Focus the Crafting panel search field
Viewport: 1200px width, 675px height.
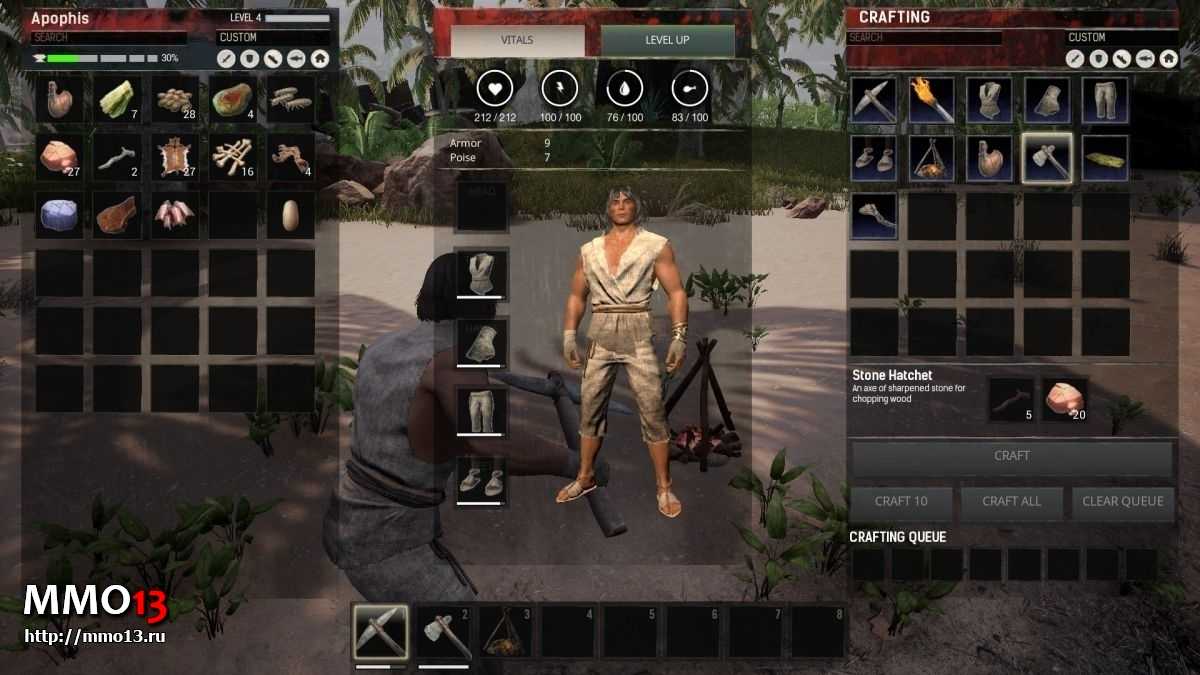(924, 38)
